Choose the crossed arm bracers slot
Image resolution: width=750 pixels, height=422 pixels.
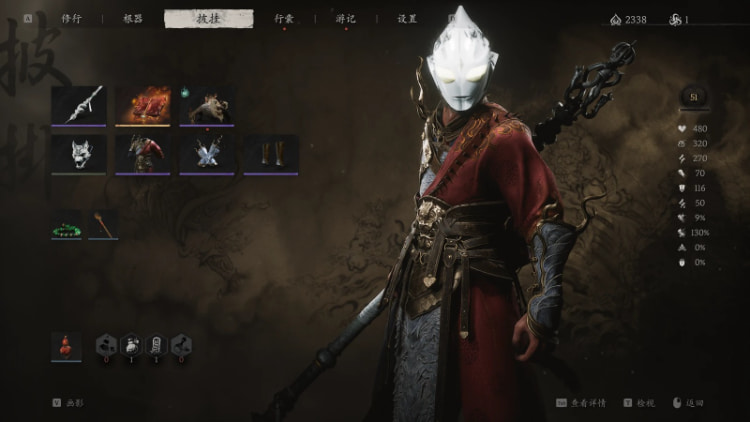tap(207, 153)
